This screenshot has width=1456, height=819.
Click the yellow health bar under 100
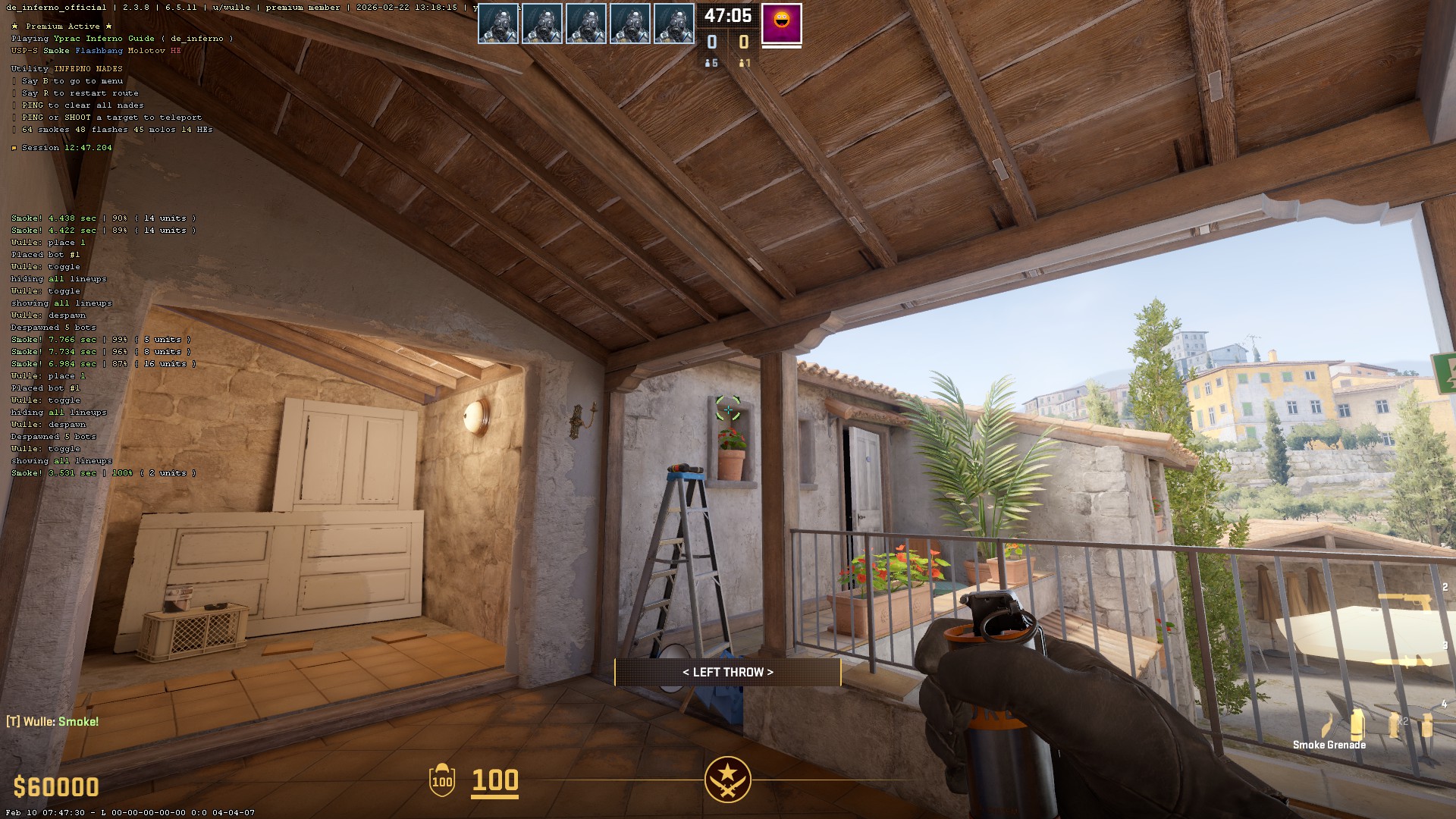(x=494, y=796)
